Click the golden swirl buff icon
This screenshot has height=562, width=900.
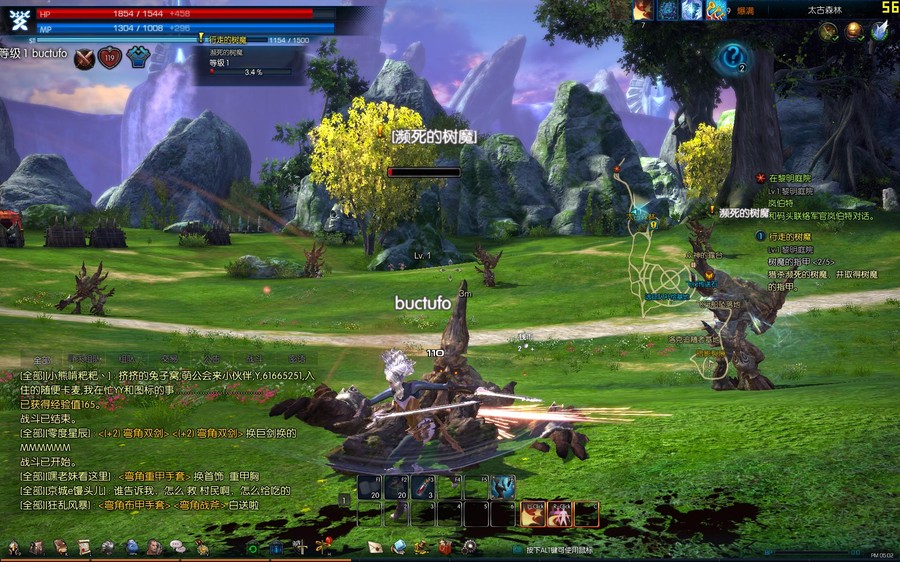tap(716, 10)
